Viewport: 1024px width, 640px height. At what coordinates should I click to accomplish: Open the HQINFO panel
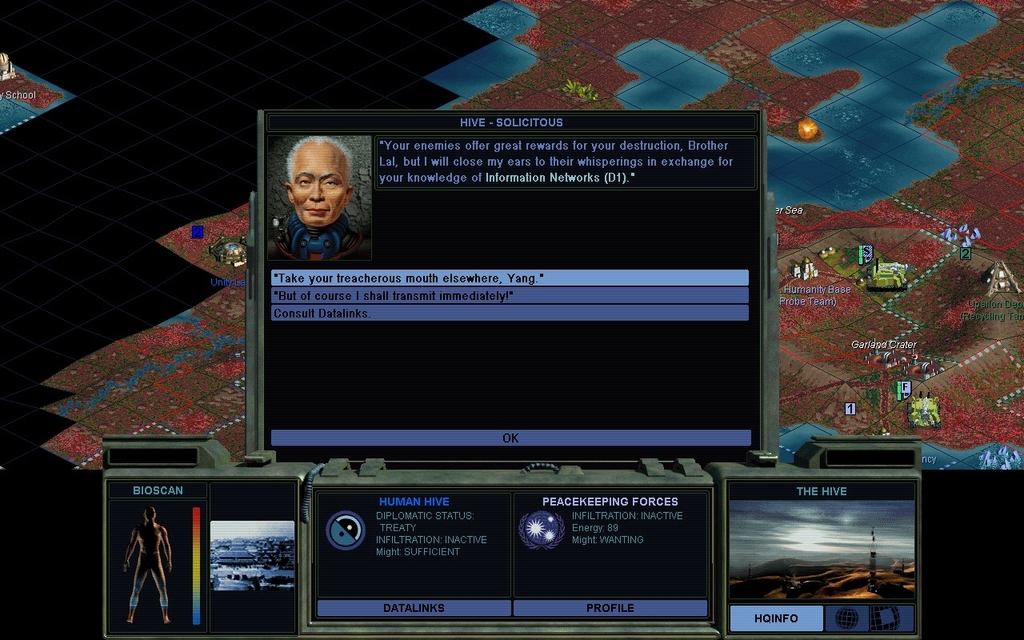[x=776, y=618]
